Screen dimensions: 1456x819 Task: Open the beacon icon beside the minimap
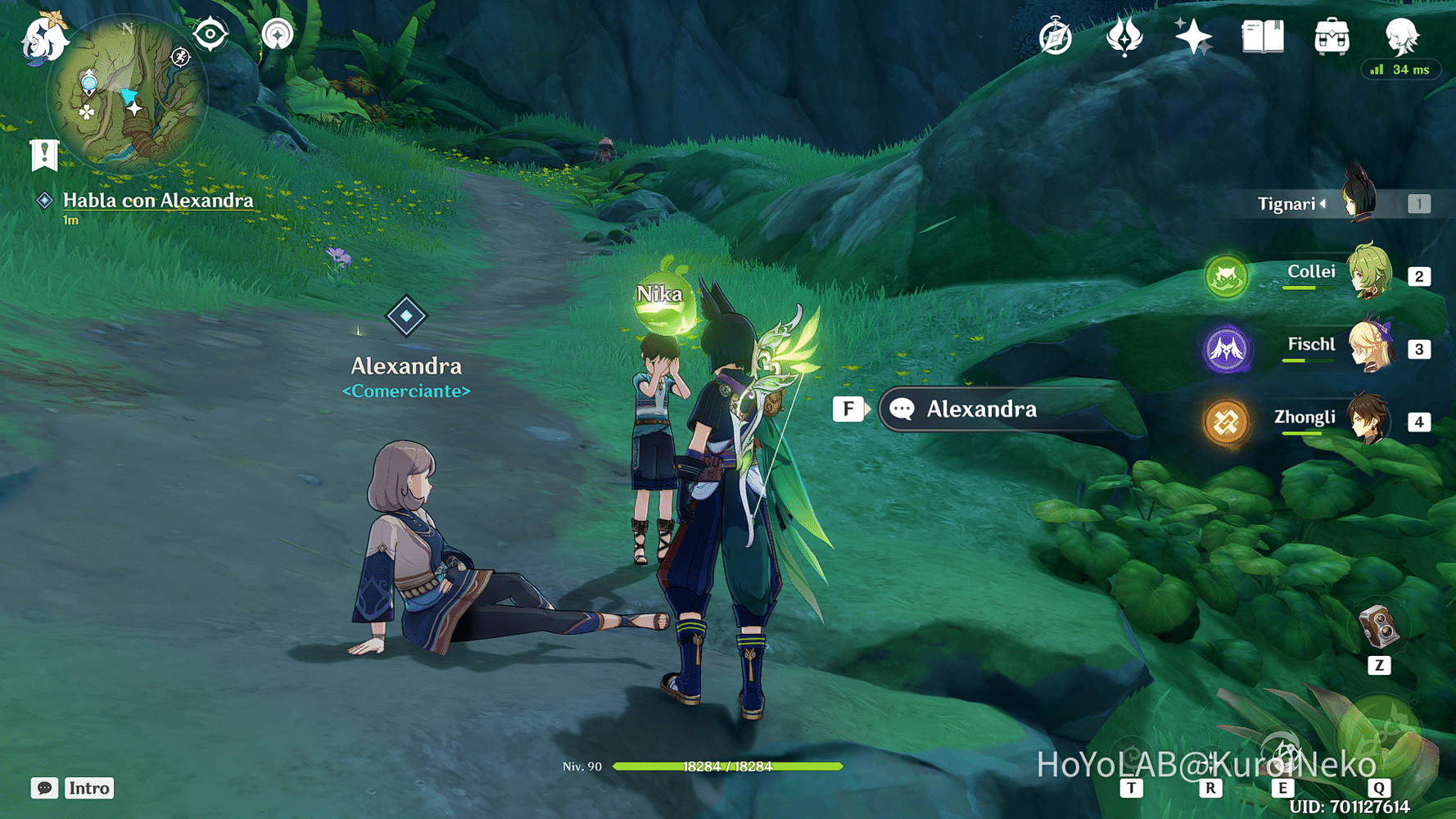(278, 34)
